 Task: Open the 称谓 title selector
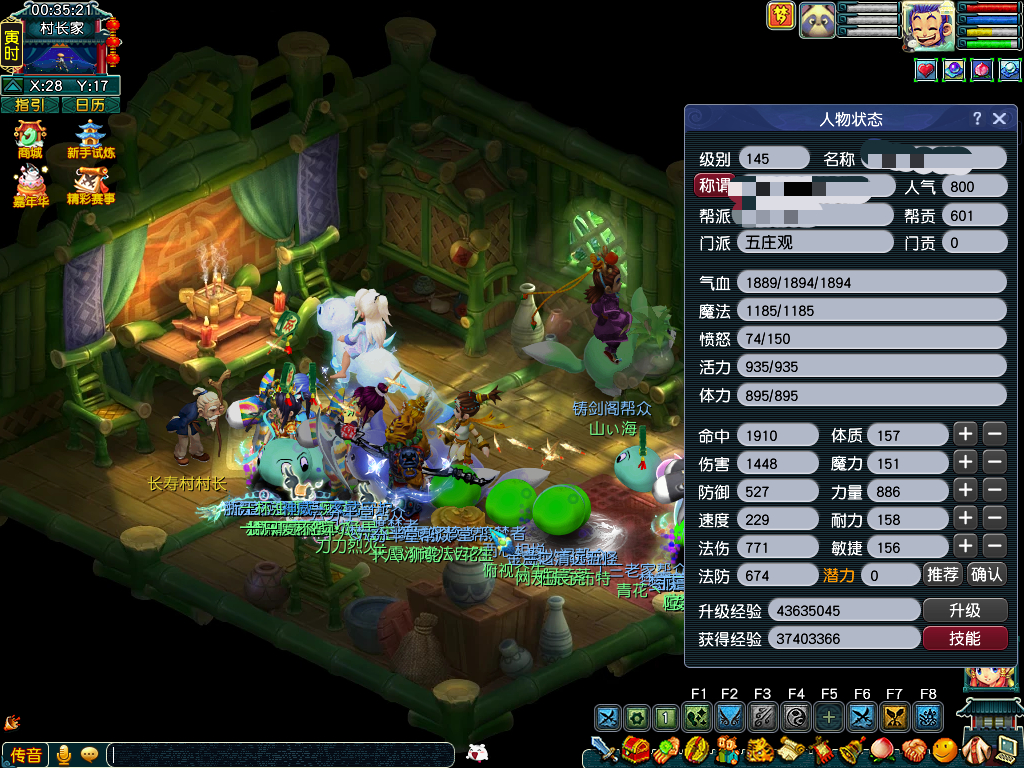pos(714,186)
